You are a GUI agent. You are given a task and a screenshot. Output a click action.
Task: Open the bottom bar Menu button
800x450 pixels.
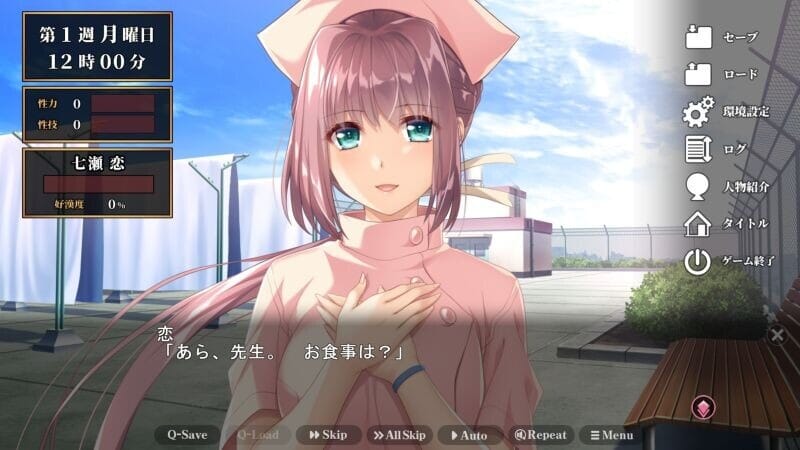(611, 435)
